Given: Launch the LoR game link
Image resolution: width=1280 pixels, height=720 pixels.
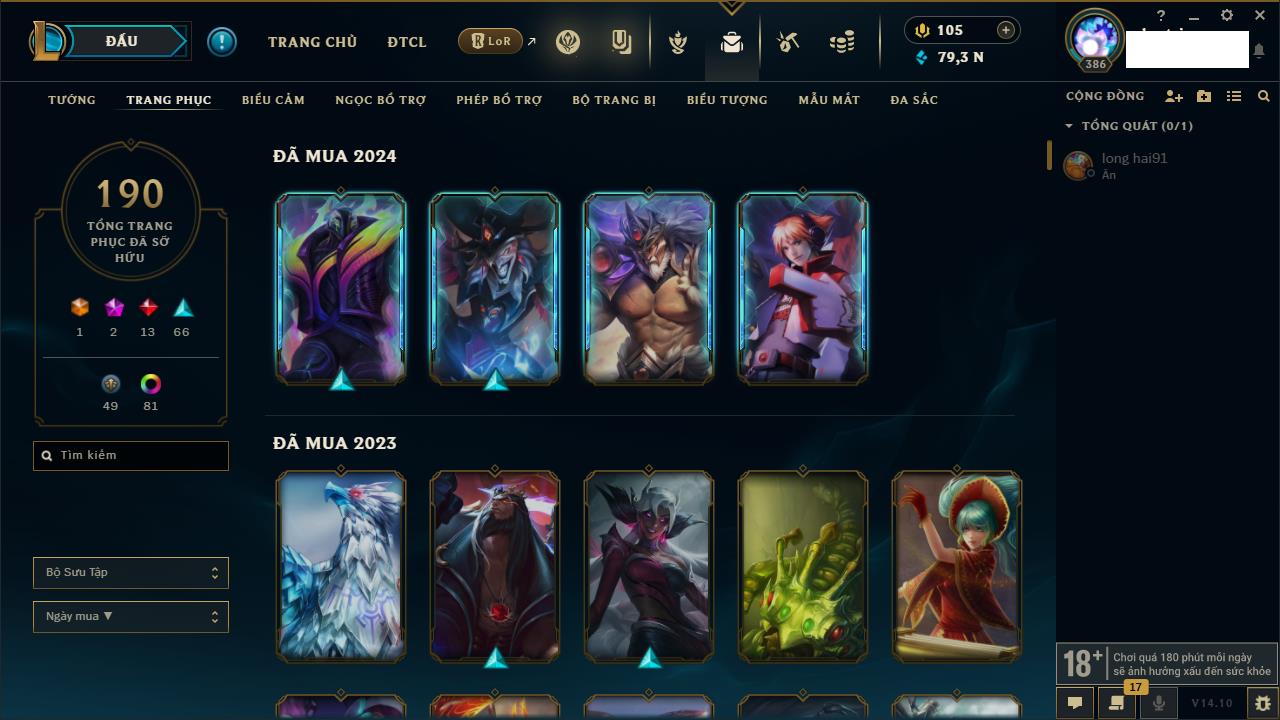Looking at the screenshot, I should click(491, 41).
